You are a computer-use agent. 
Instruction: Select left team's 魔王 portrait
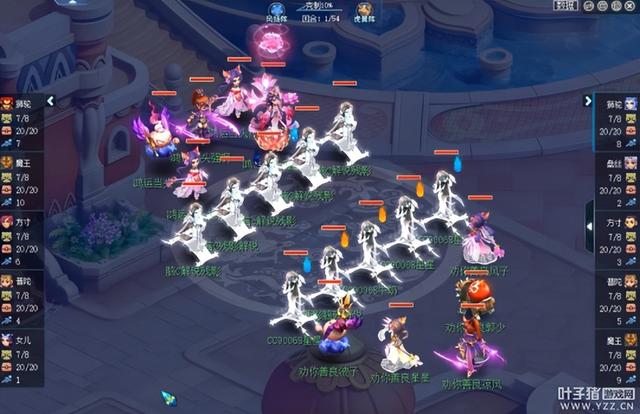pos(7,162)
